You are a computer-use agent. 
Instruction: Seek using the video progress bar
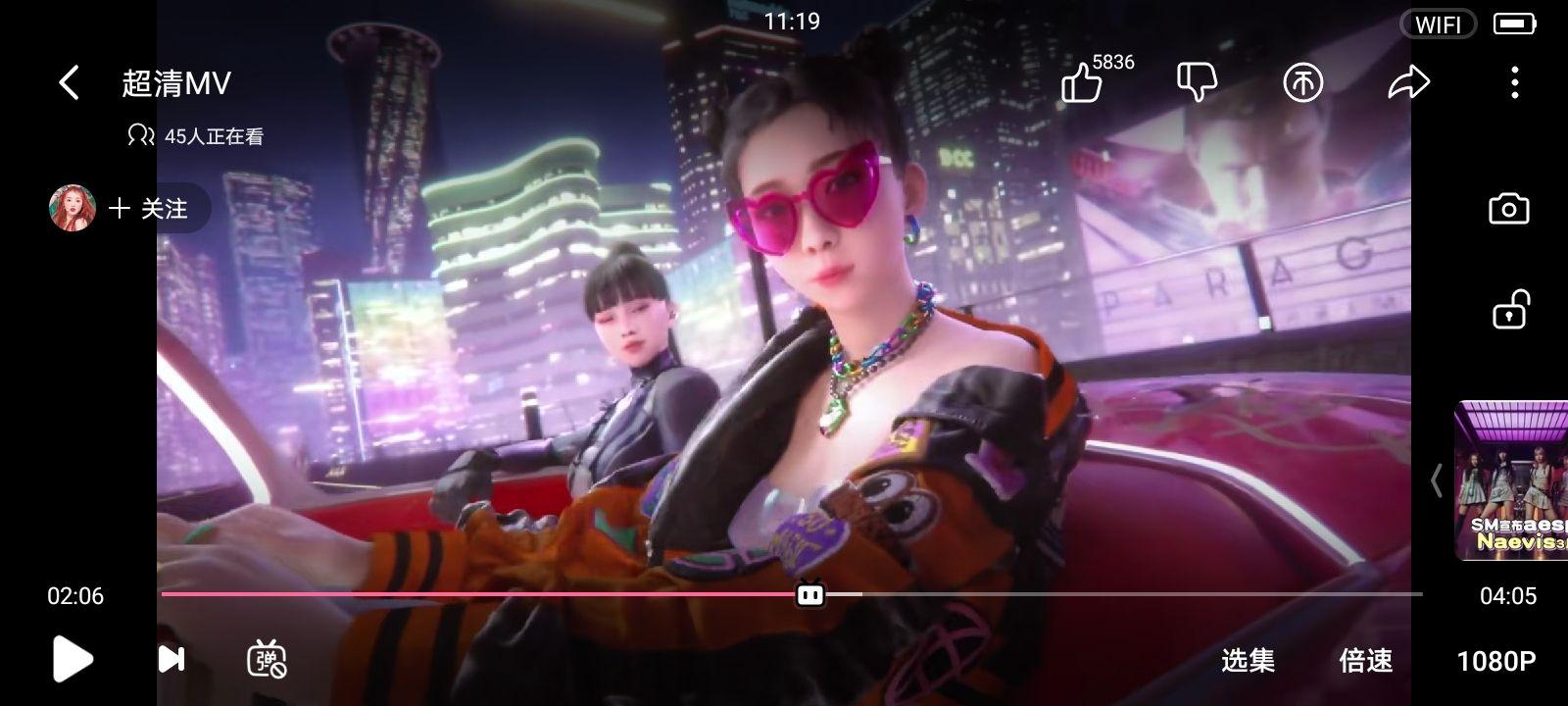coord(809,593)
